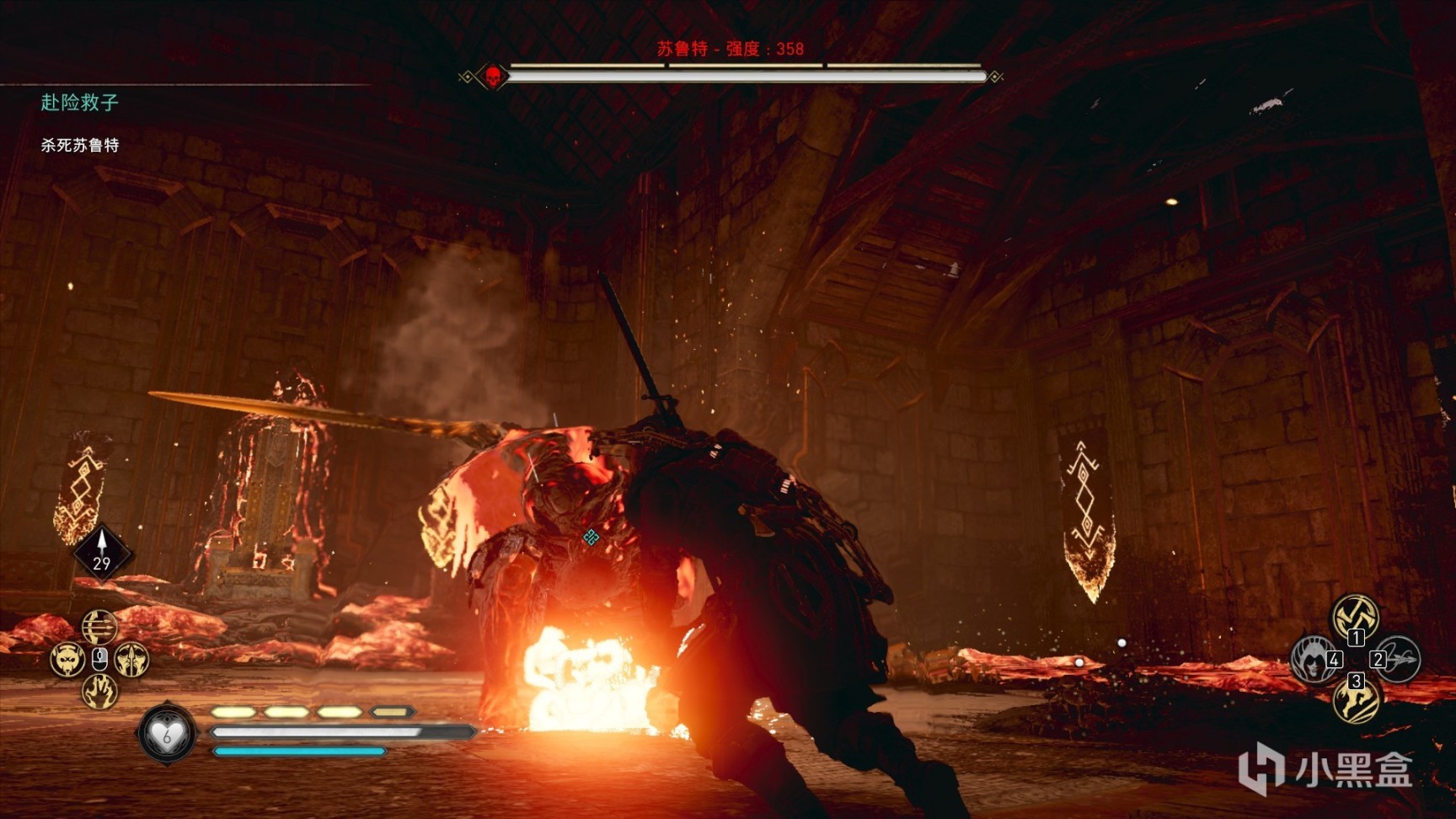Activate the masked spear ability
1456x819 pixels.
pos(132,659)
